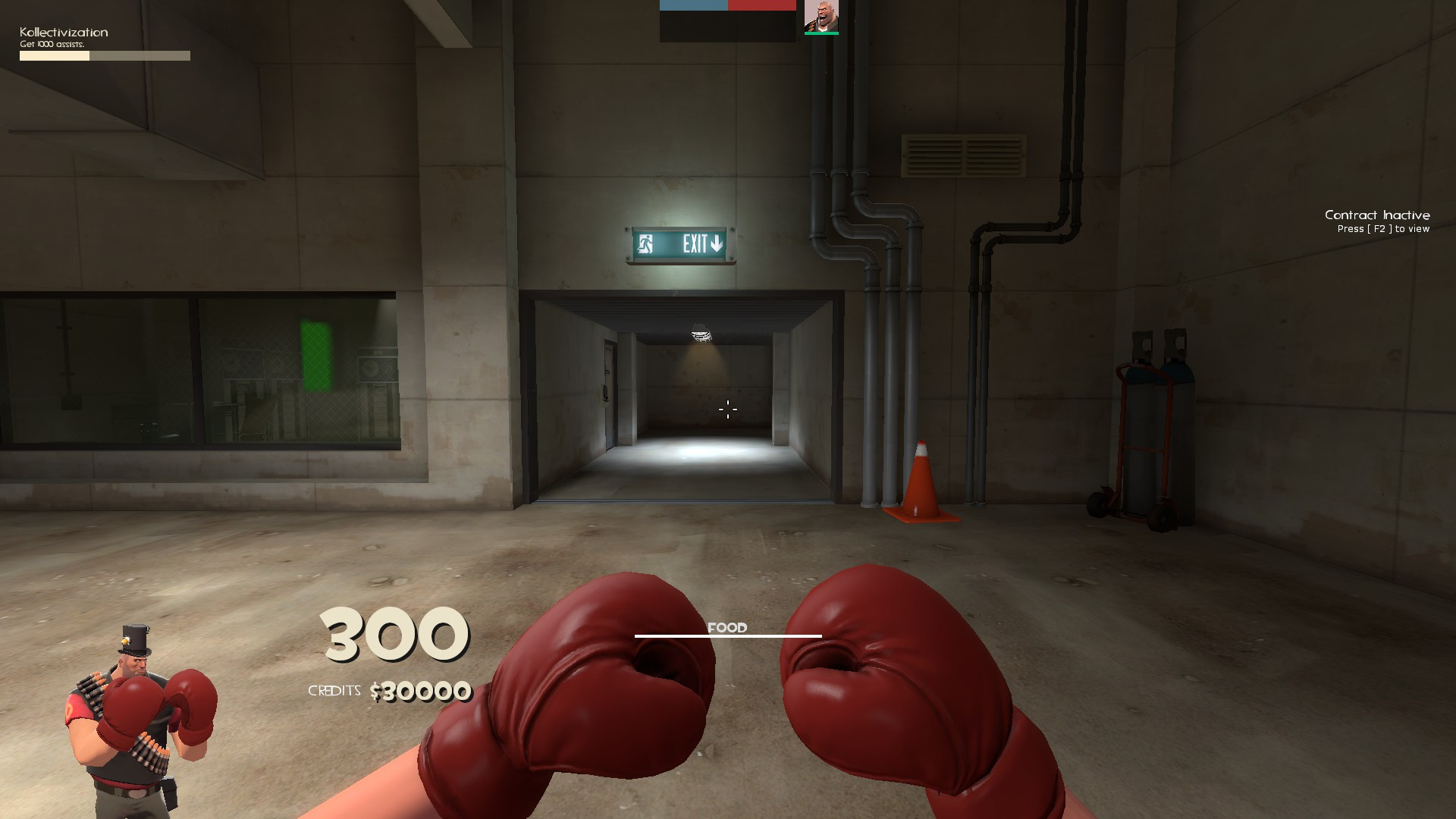The image size is (1456, 819).
Task: Click the Heavy player avatar portrait
Action: pyautogui.click(x=821, y=17)
